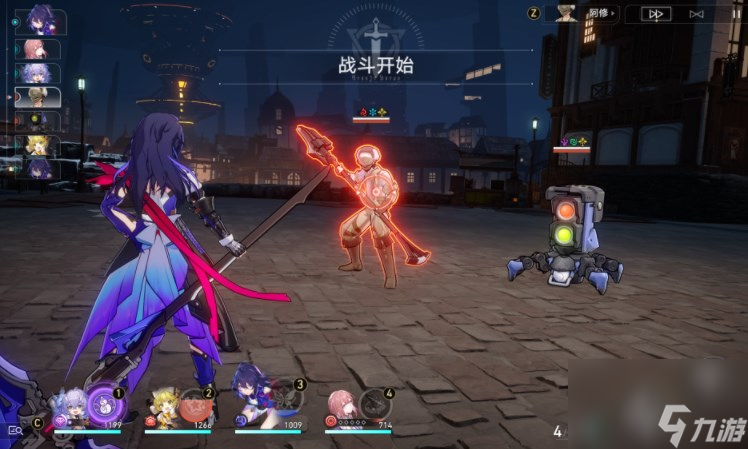Select Bronya in the turn order list

click(37, 73)
